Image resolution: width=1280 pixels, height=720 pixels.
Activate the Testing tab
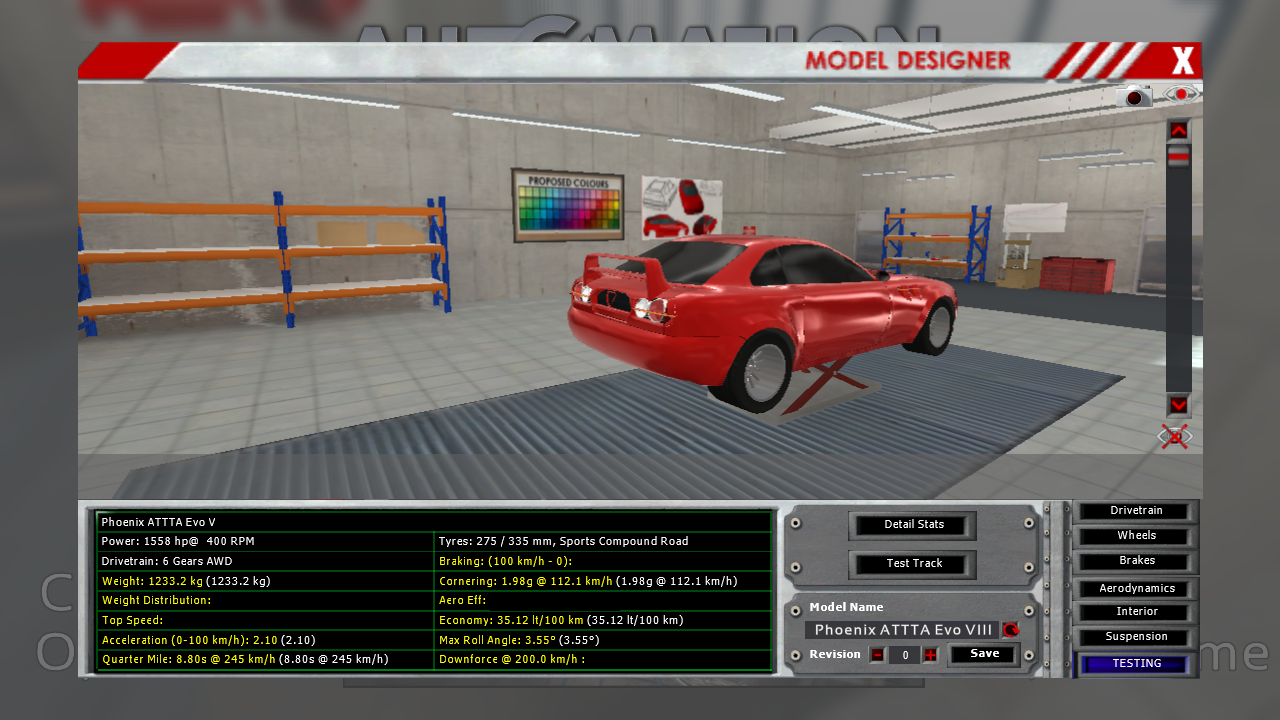click(1136, 664)
